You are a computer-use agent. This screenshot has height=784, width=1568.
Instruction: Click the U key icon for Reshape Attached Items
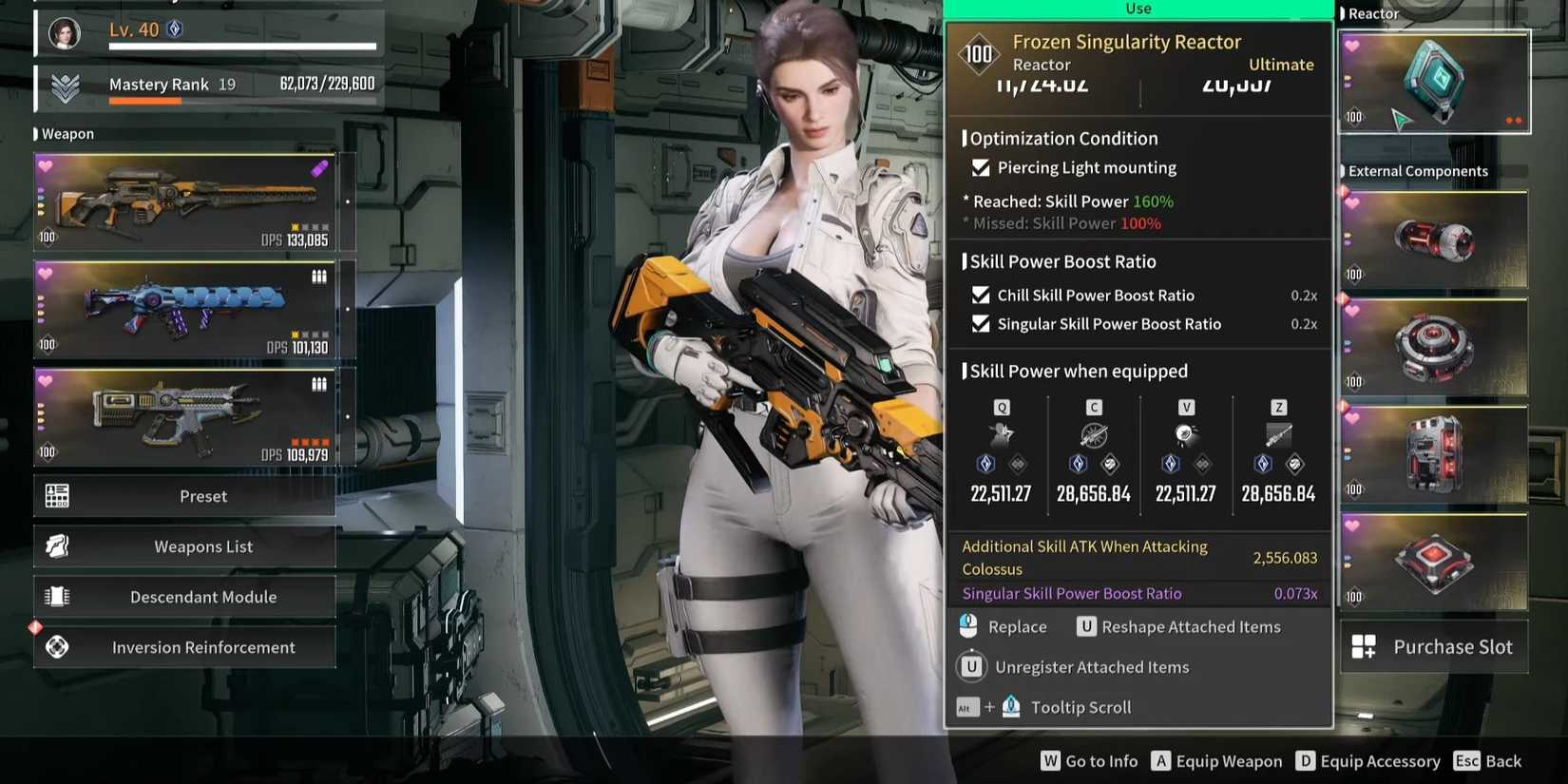1086,626
